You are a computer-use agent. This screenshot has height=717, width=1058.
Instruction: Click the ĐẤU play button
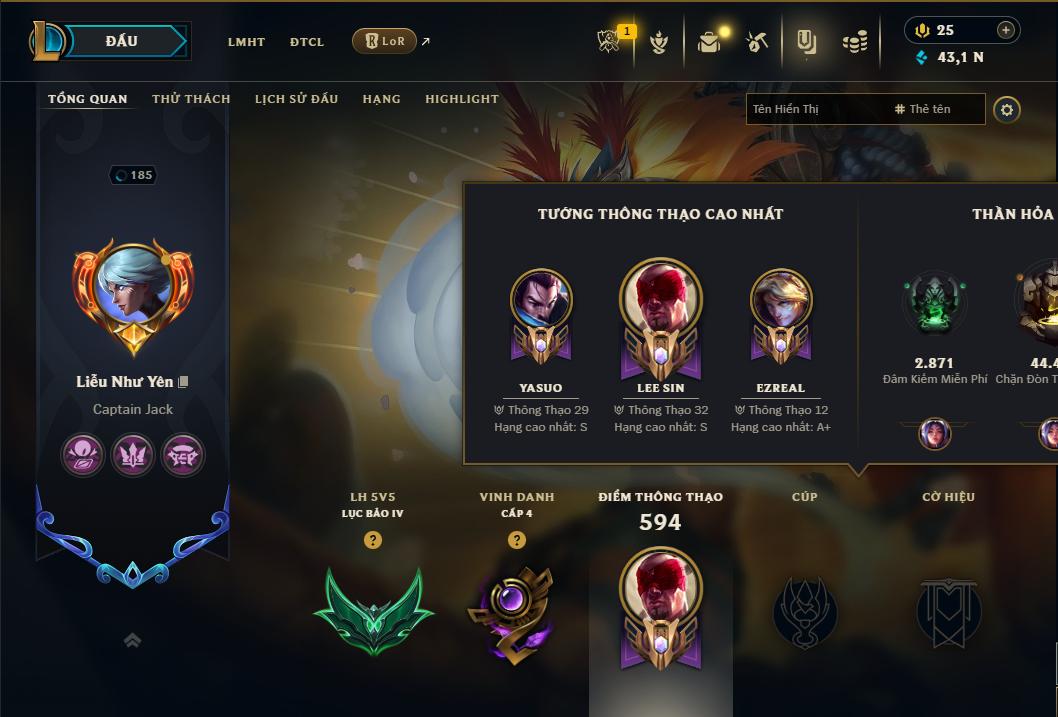pos(121,41)
